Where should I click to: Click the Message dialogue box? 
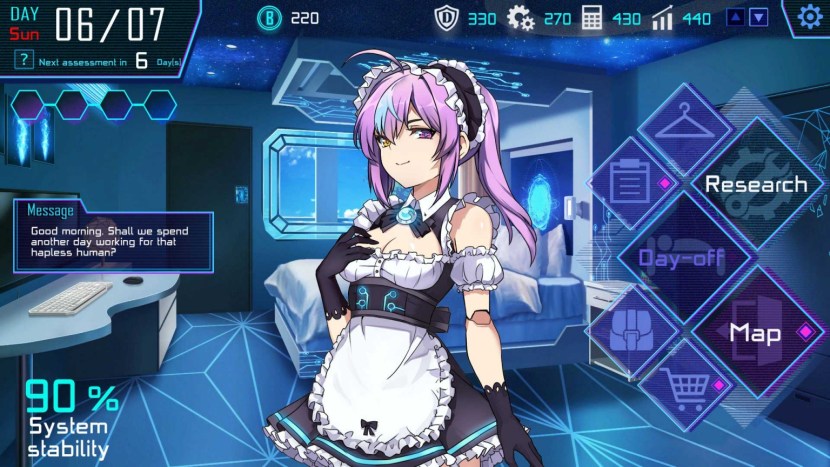[112, 241]
